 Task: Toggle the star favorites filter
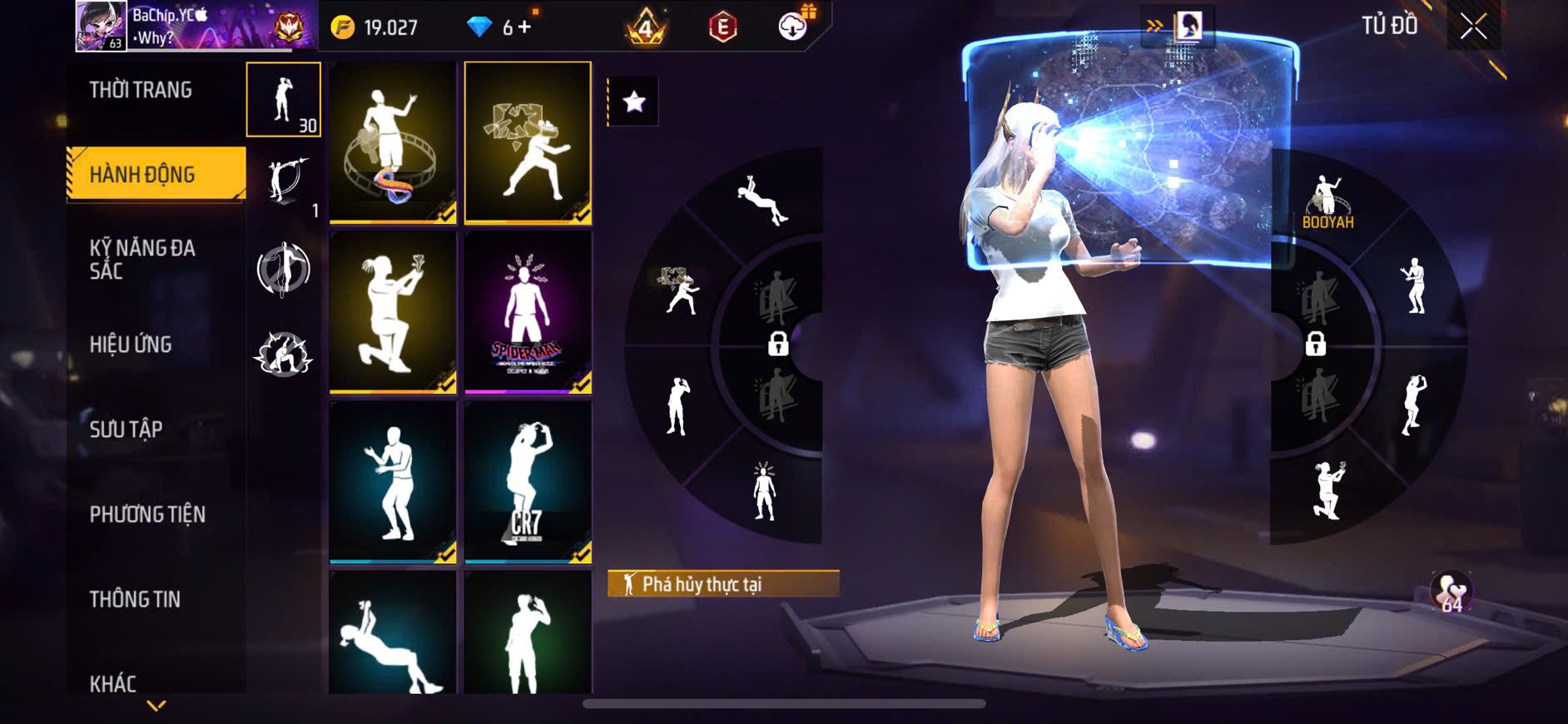pyautogui.click(x=634, y=102)
